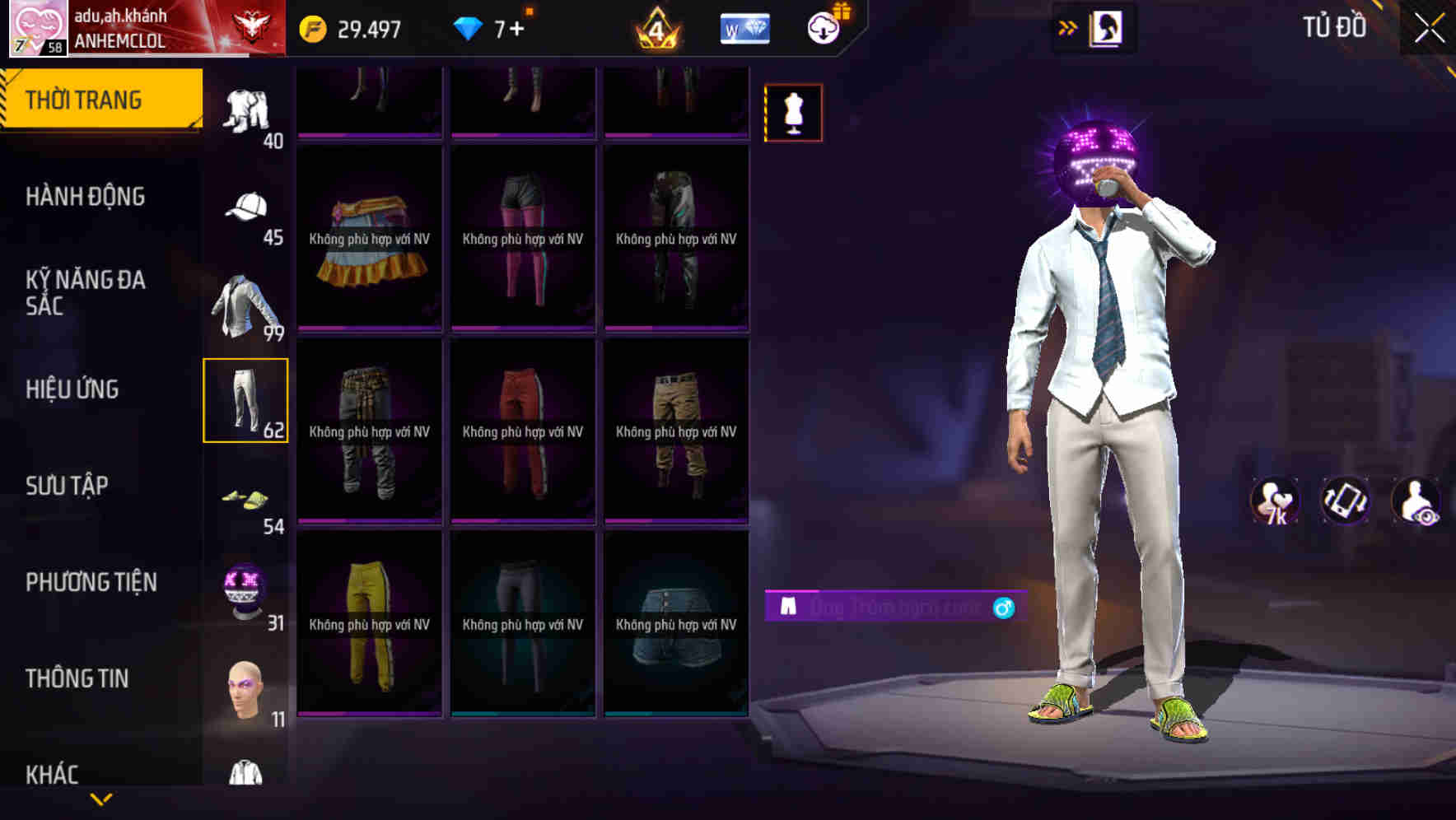Select the cap headwear category icon
The width and height of the screenshot is (1456, 820).
pyautogui.click(x=245, y=207)
